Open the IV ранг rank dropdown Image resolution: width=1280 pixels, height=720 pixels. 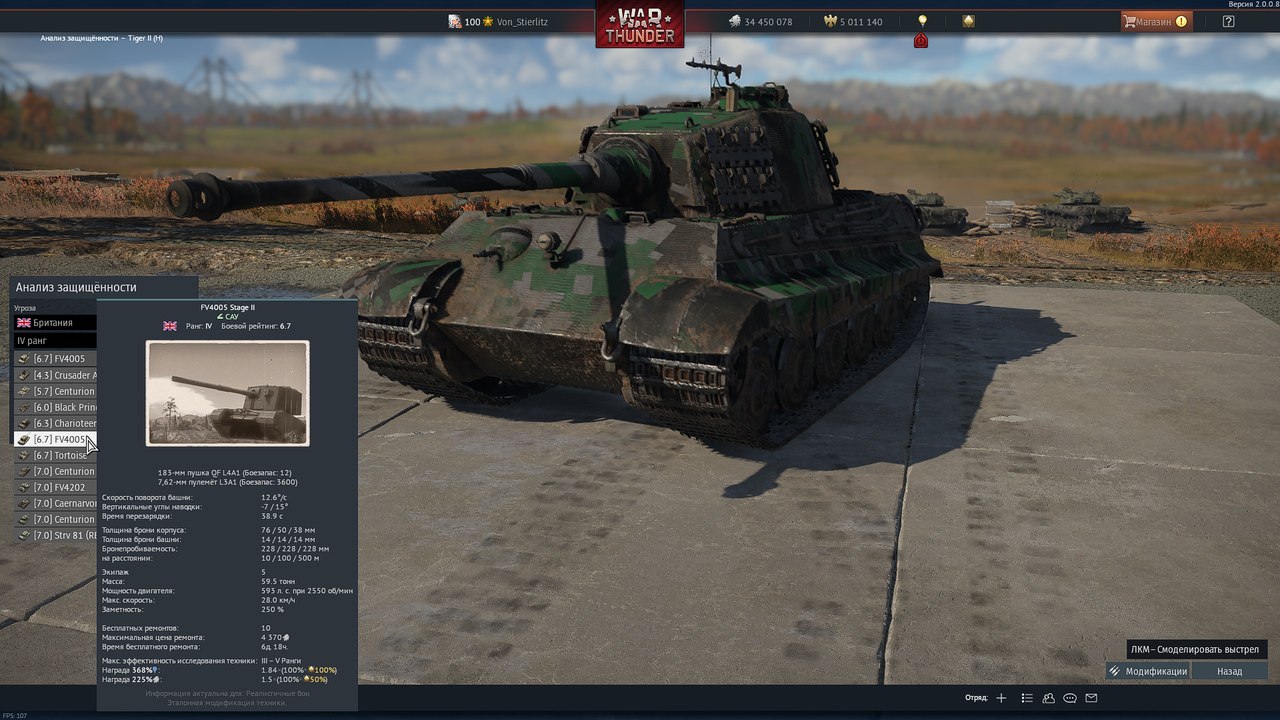55,341
